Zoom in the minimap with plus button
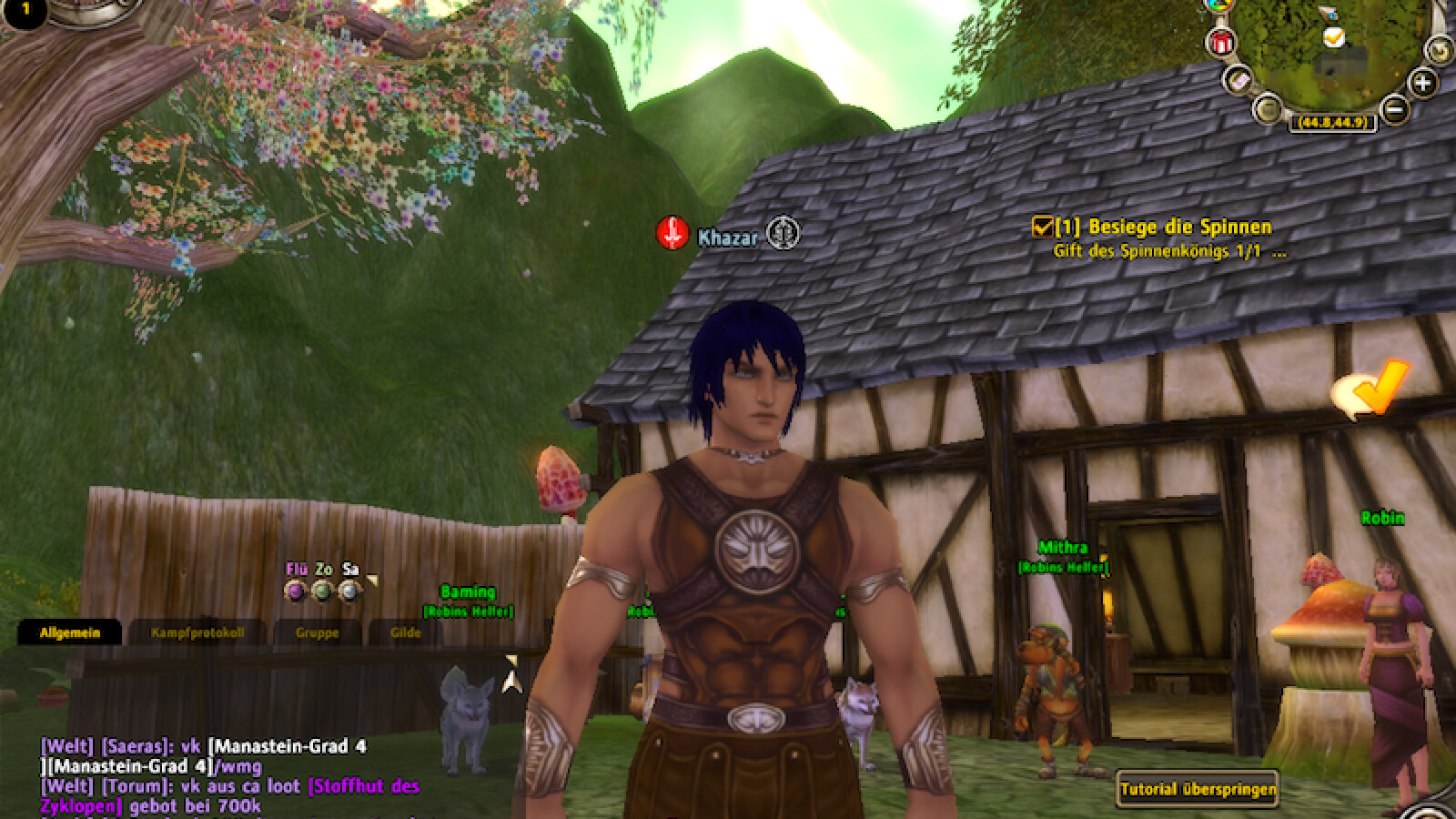Image resolution: width=1456 pixels, height=819 pixels. pos(1422,84)
